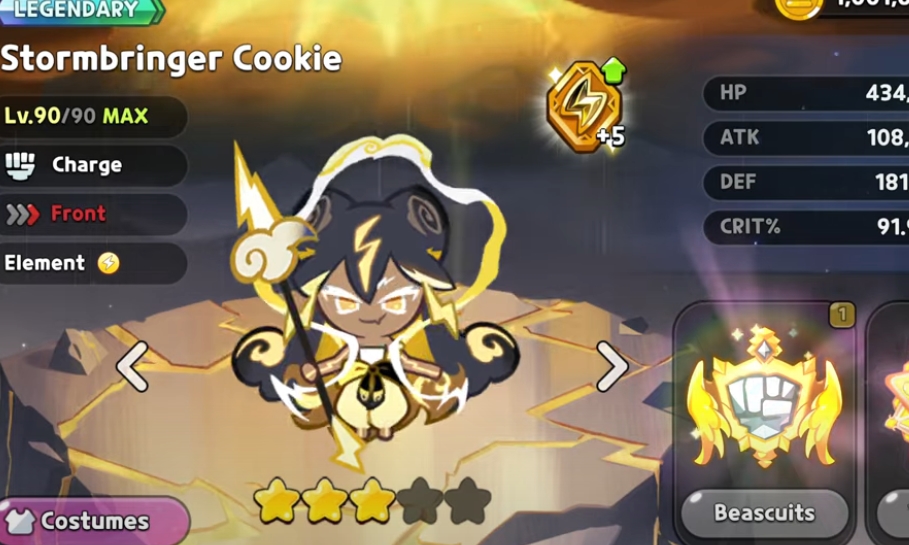Tap the cookie's star rank row
Screen dimensions: 909x545
point(372,499)
